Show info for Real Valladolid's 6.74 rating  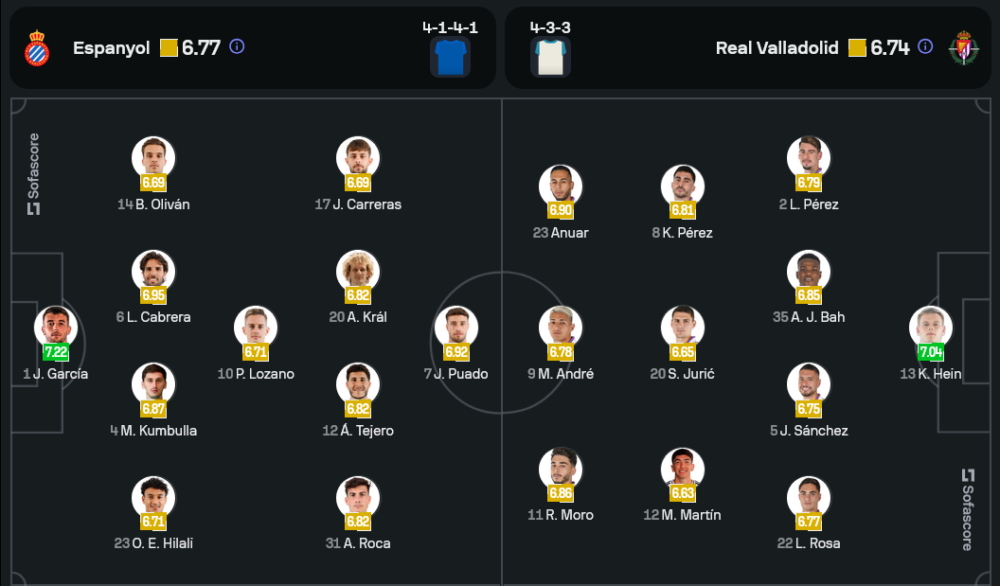pos(925,47)
